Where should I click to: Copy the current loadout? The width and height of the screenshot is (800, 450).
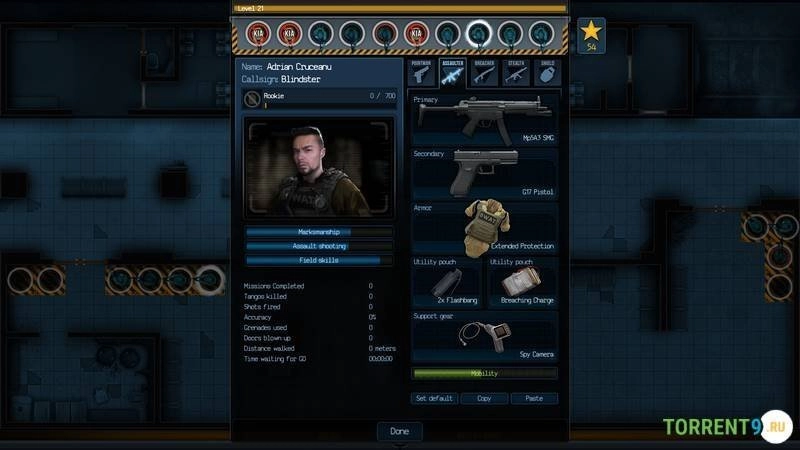(x=484, y=398)
